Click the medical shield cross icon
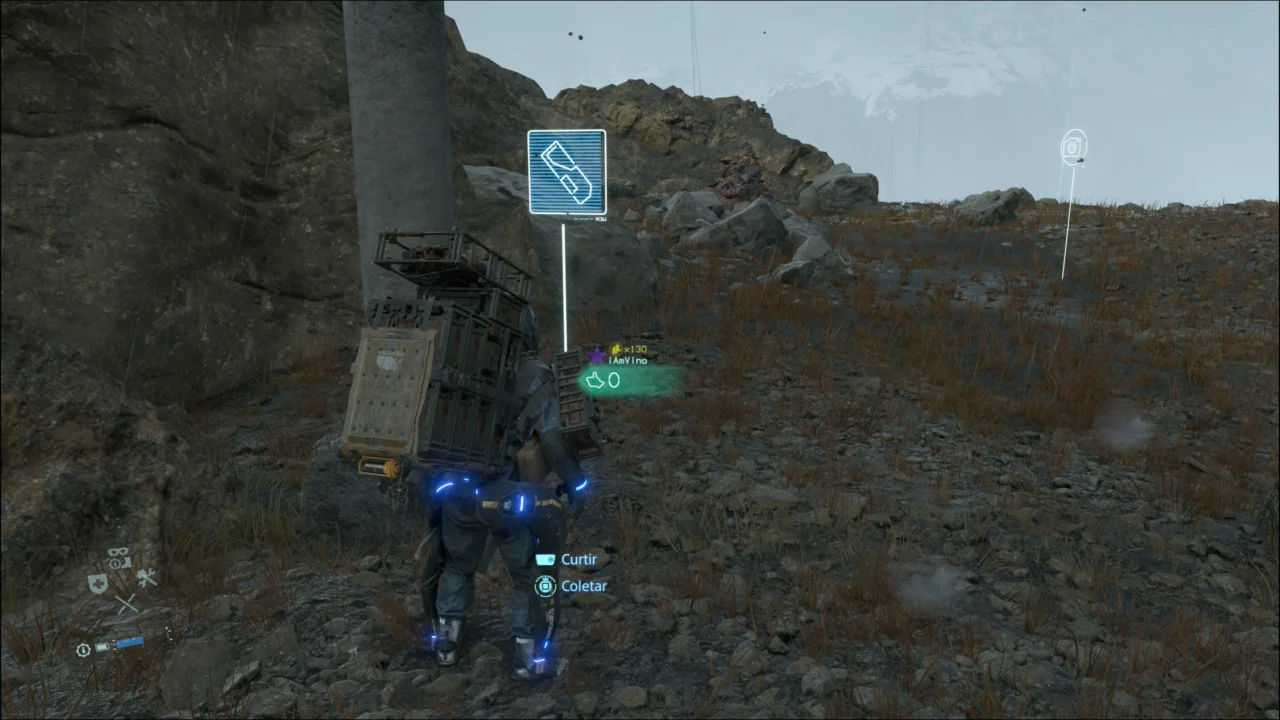Viewport: 1280px width, 720px height. pos(97,582)
